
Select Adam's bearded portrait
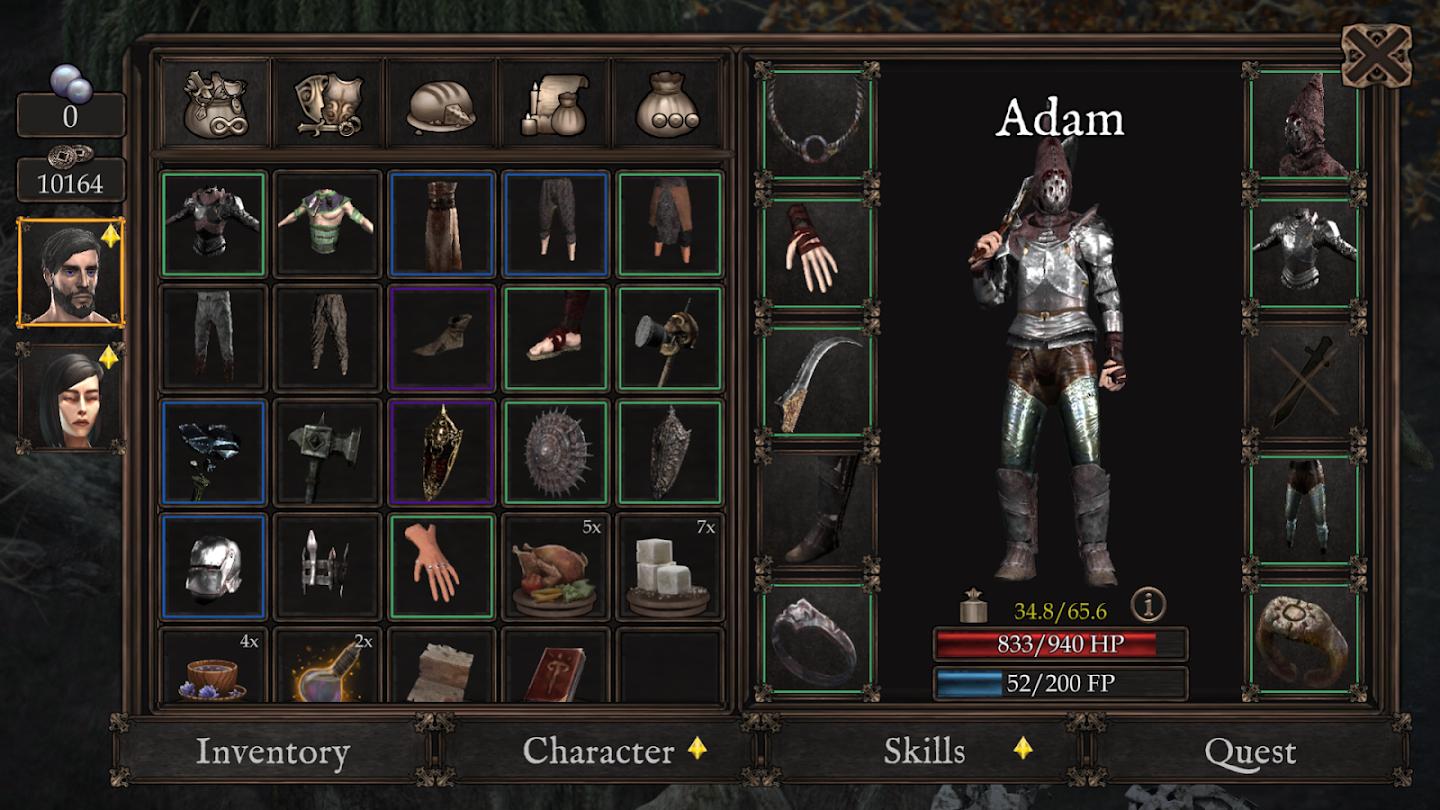(x=71, y=272)
